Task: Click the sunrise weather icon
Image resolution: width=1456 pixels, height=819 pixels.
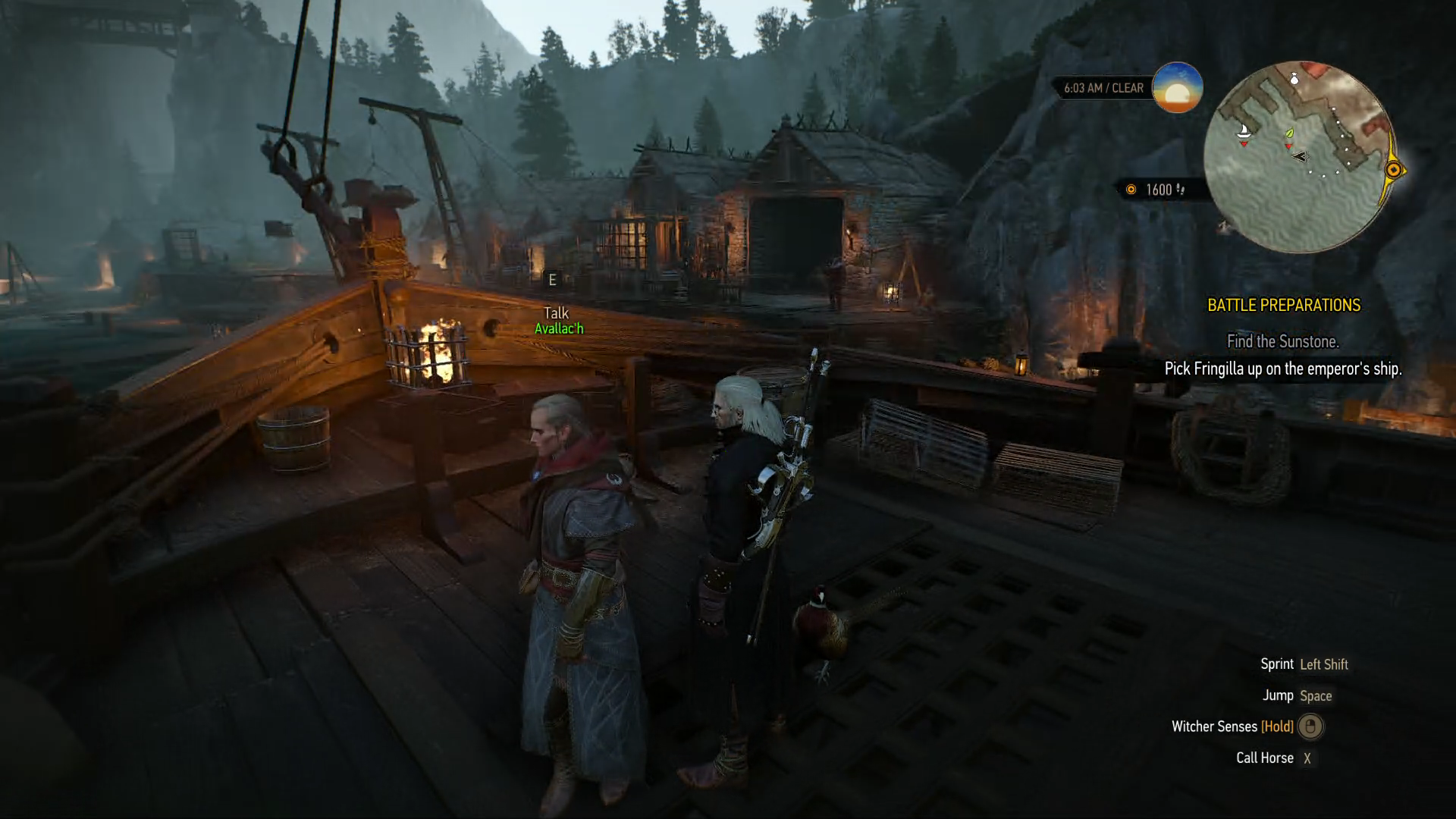Action: coord(1177,88)
